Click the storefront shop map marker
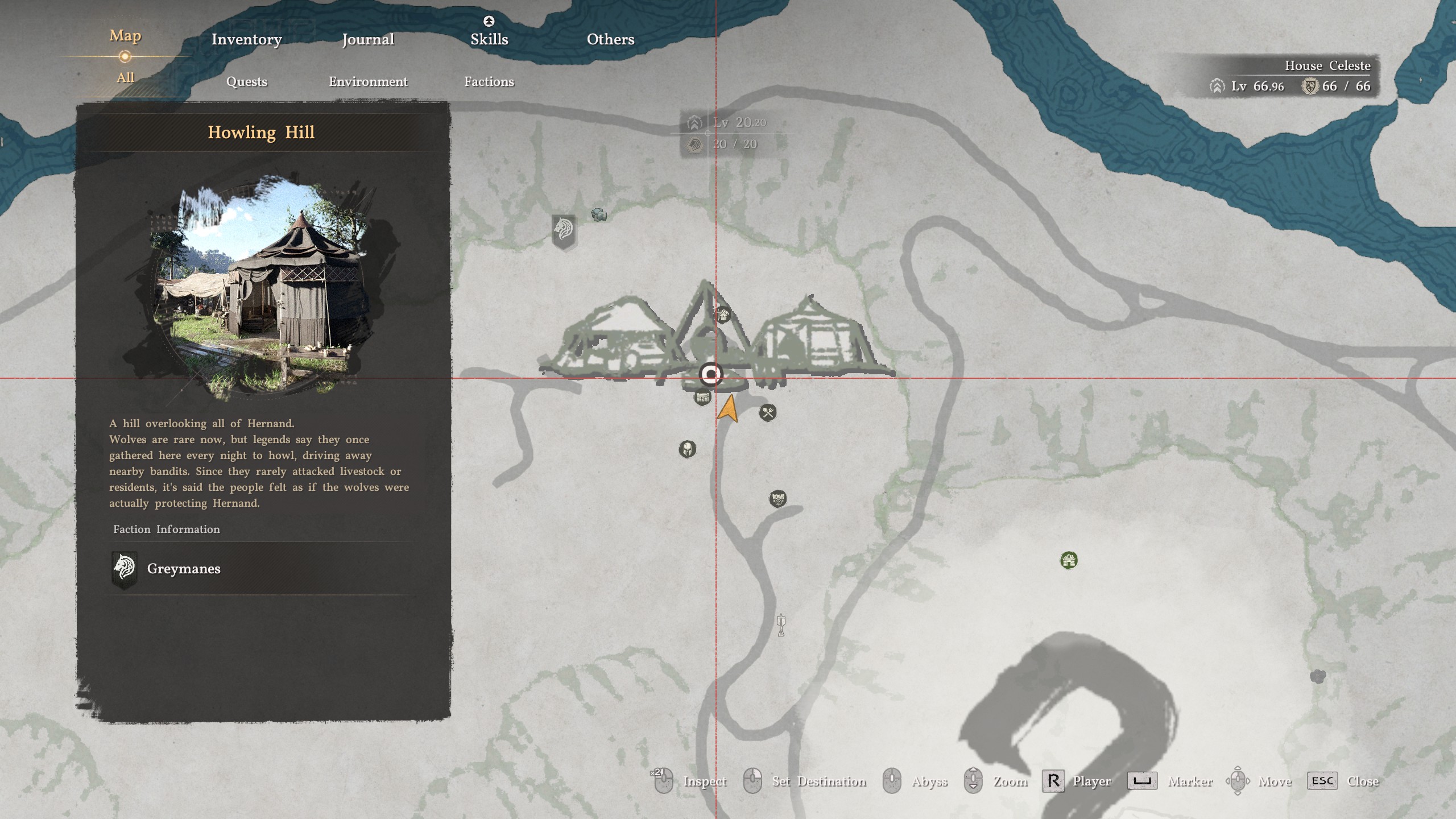The image size is (1456, 819). (703, 397)
